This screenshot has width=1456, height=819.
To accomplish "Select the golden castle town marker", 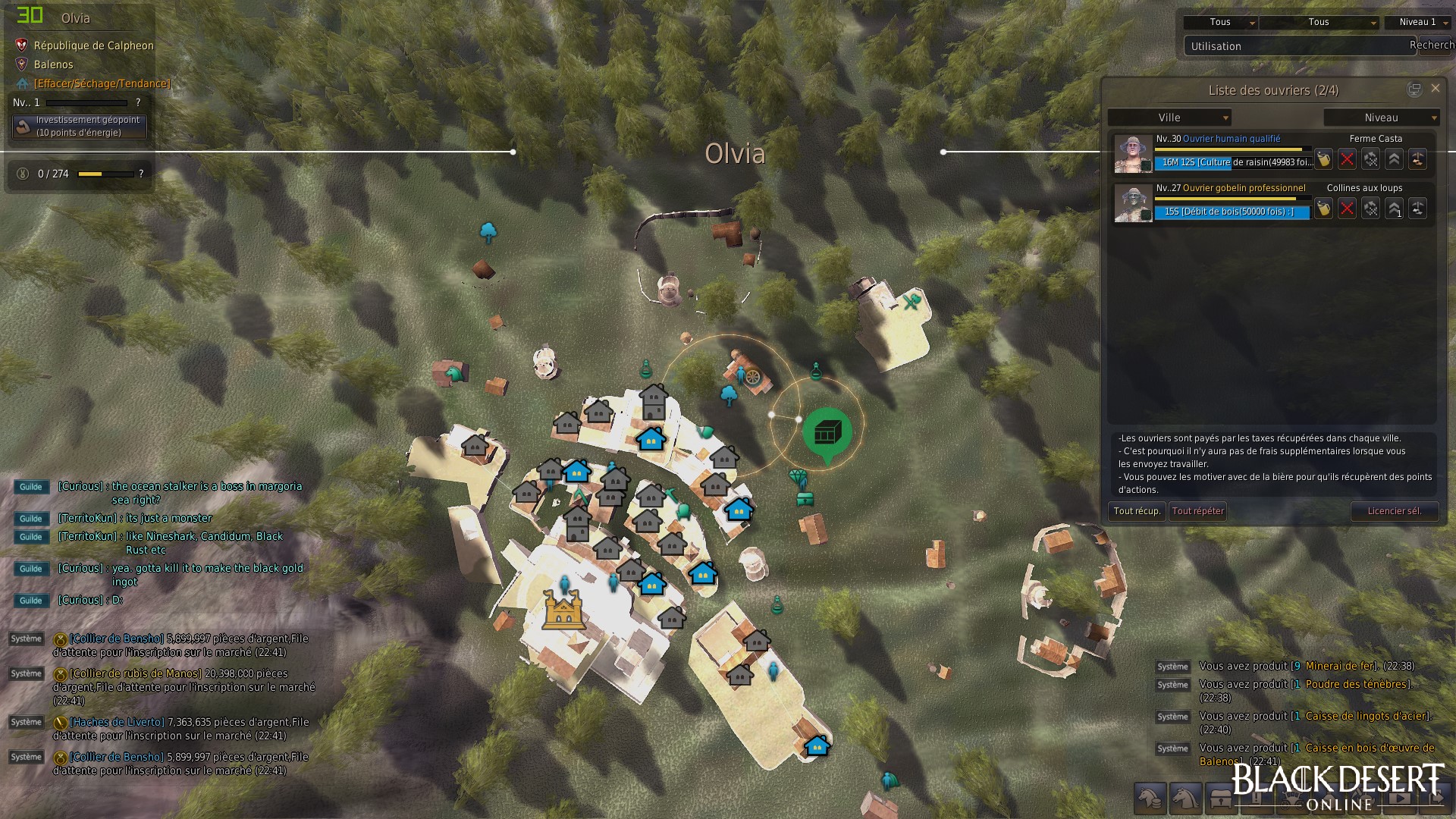I will [x=562, y=610].
